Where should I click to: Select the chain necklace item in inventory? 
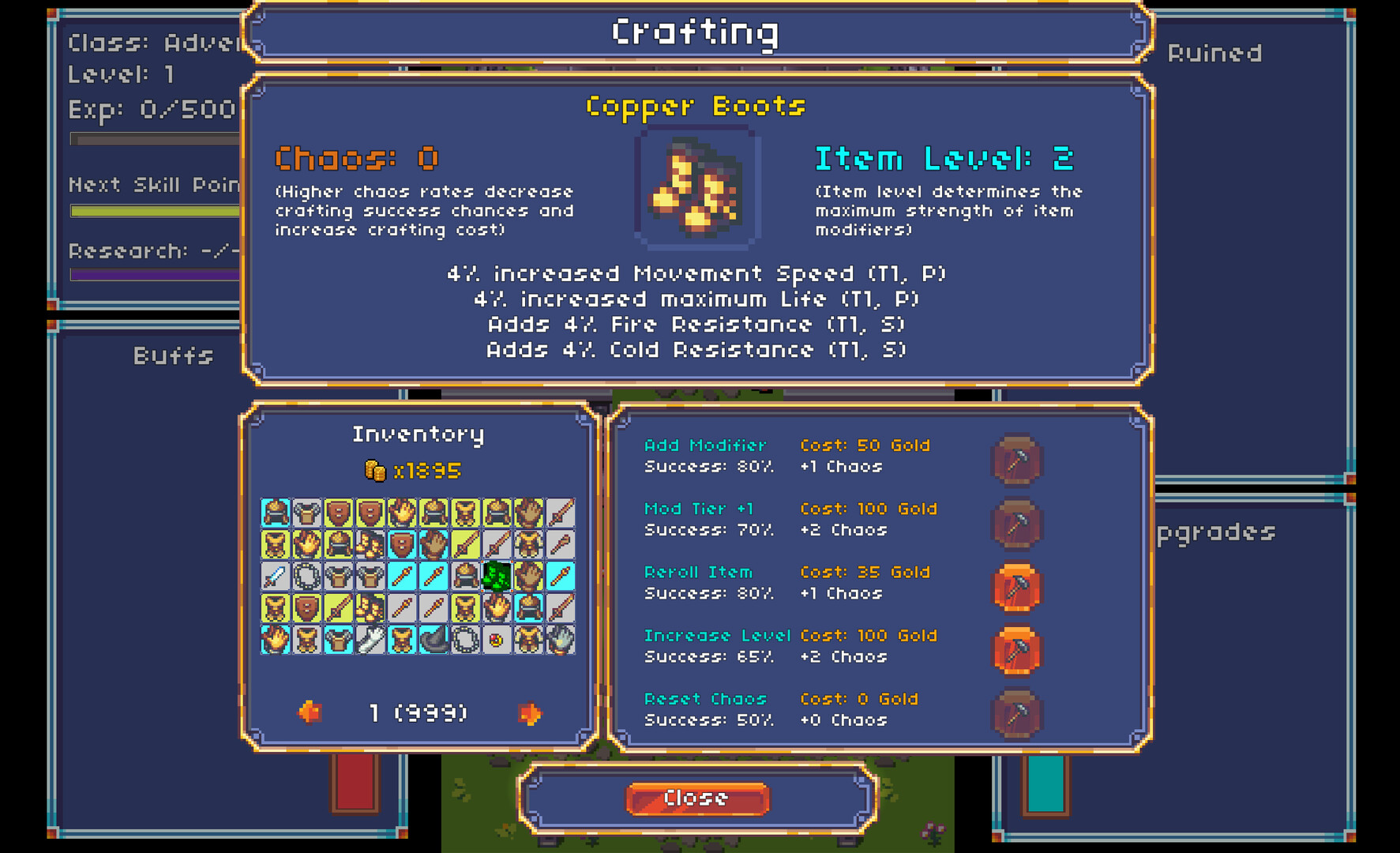[x=307, y=577]
